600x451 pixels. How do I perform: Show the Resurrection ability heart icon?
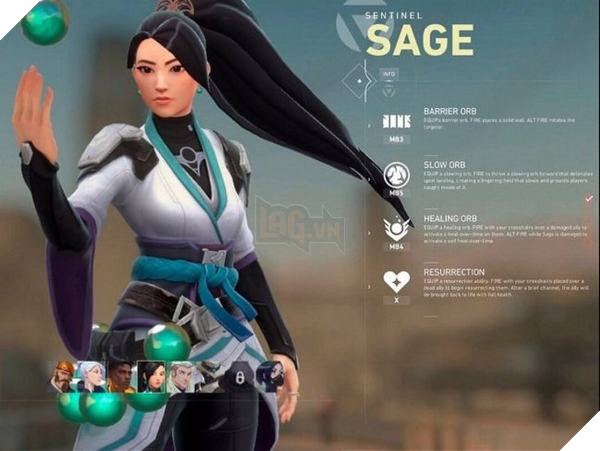[x=397, y=282]
